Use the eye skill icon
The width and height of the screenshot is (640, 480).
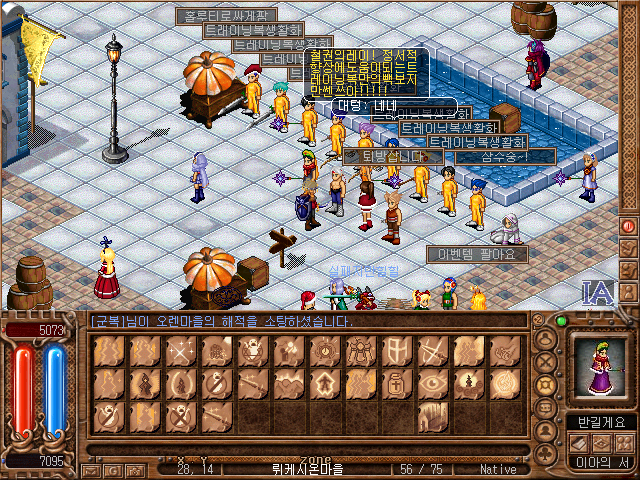[433, 383]
